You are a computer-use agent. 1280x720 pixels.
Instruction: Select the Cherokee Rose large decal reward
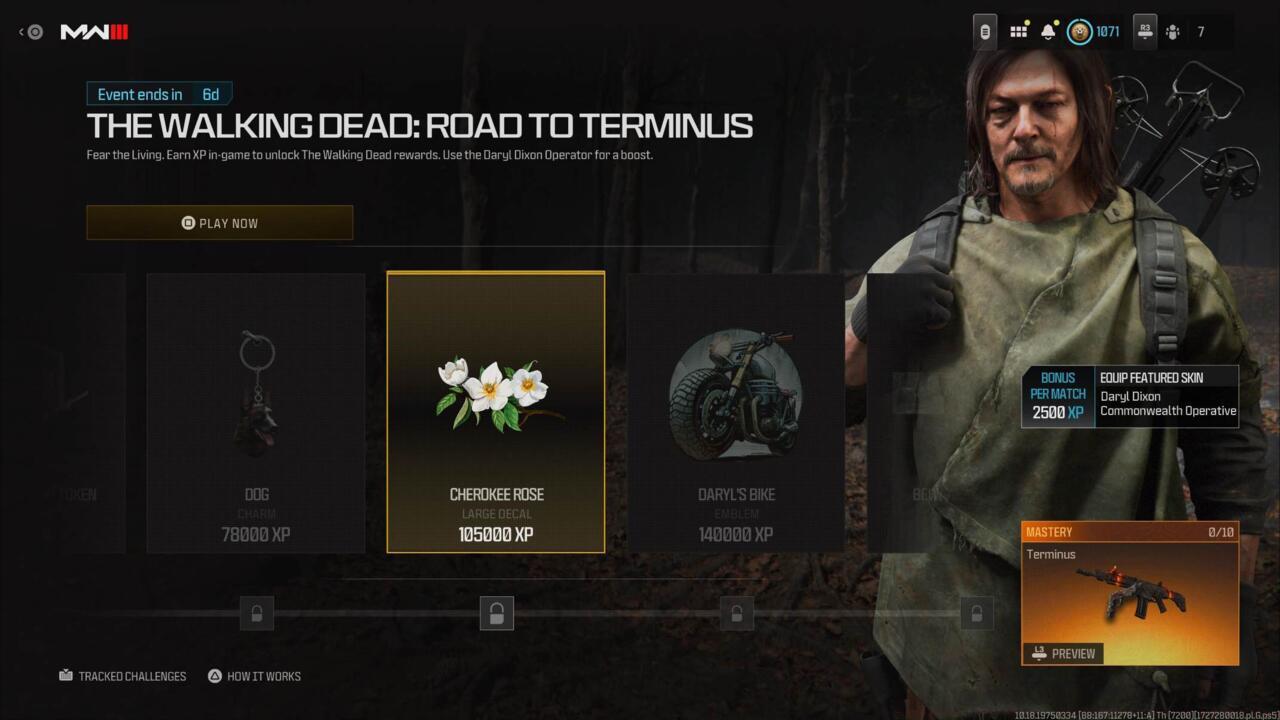pos(496,412)
